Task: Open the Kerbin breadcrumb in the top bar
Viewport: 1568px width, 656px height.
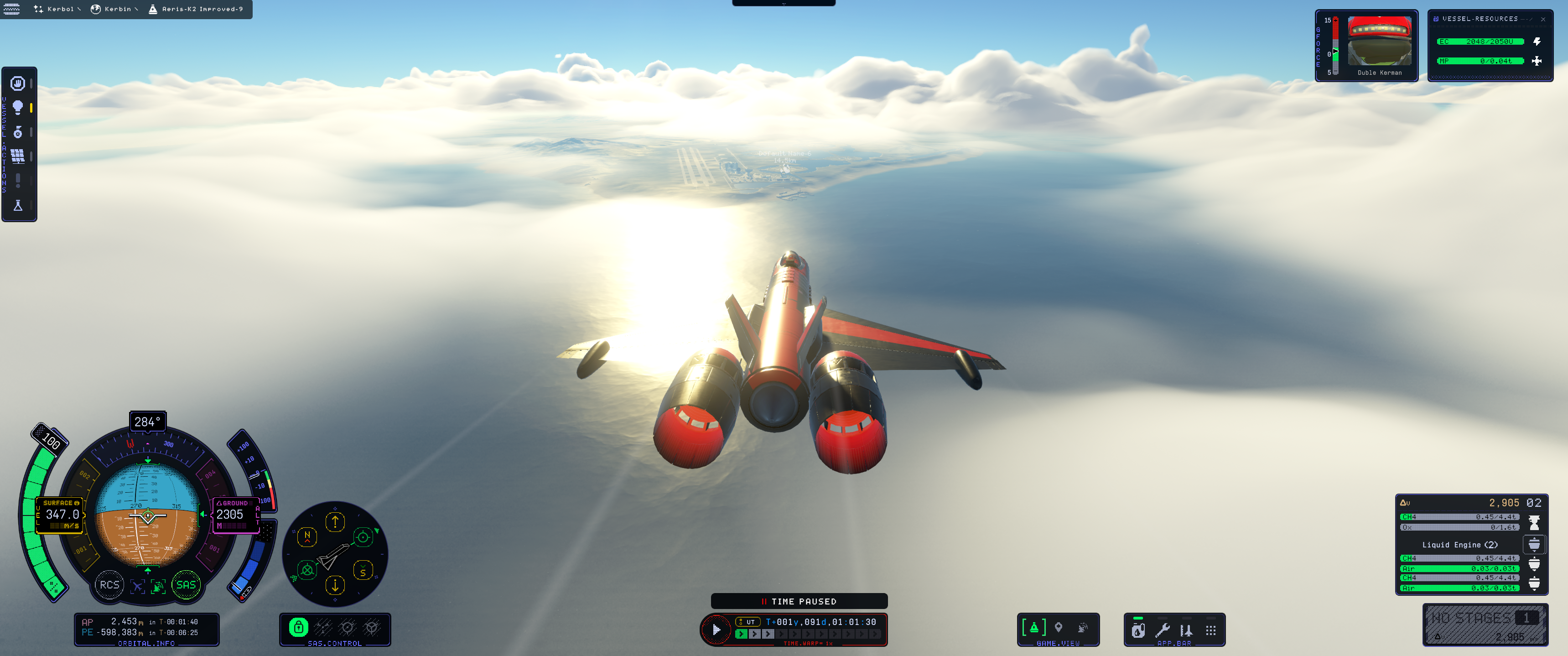Action: [115, 9]
